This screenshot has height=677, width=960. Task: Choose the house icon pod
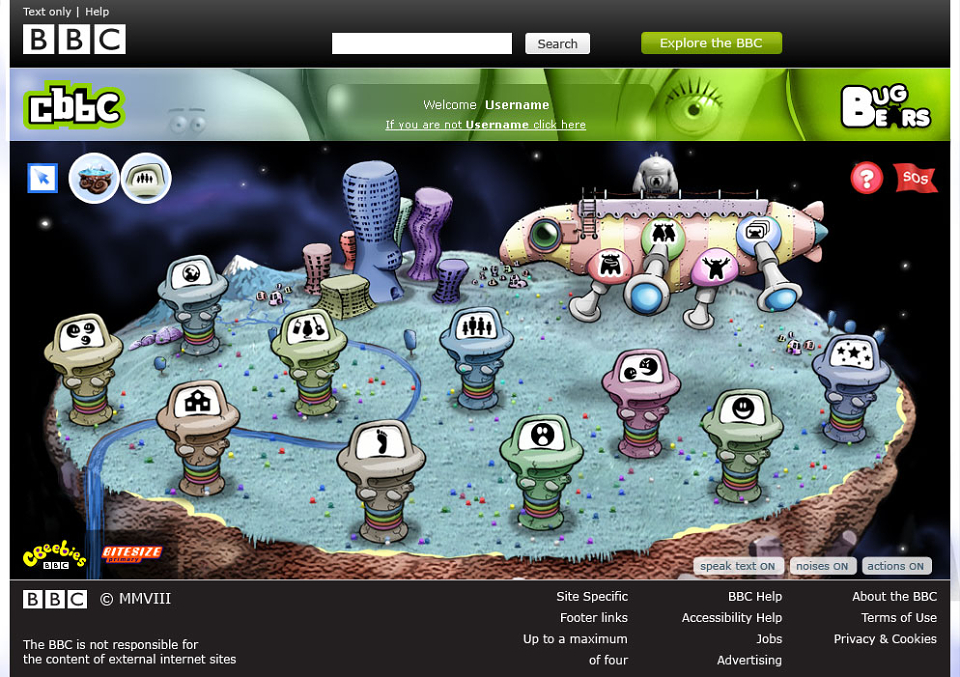click(x=199, y=402)
